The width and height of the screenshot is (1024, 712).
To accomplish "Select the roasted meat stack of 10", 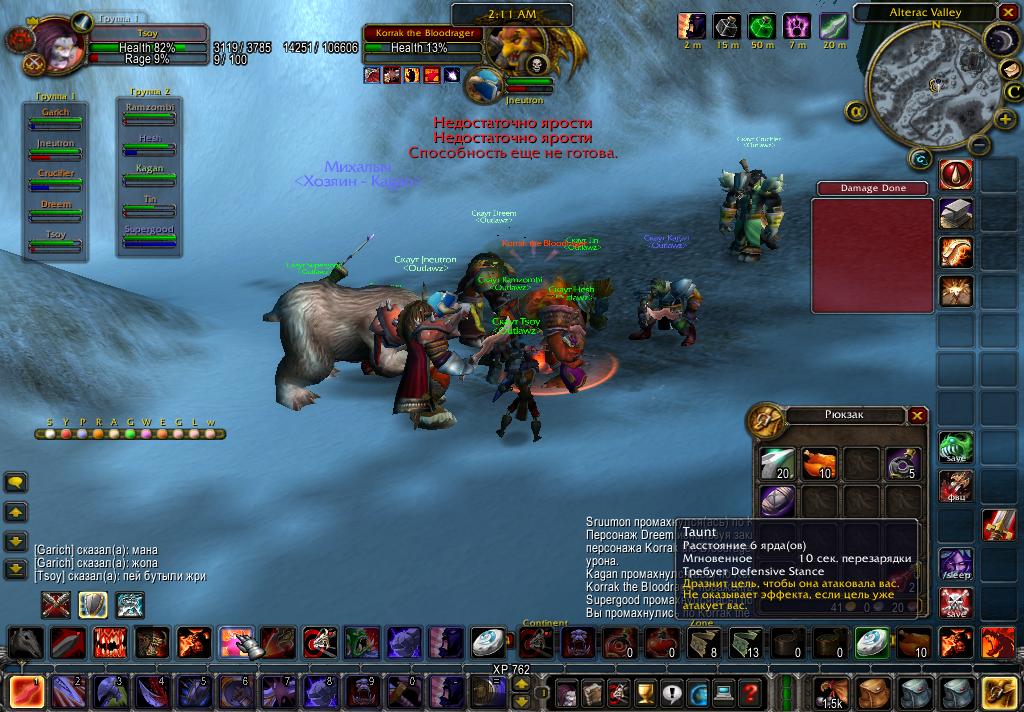I will pos(818,462).
